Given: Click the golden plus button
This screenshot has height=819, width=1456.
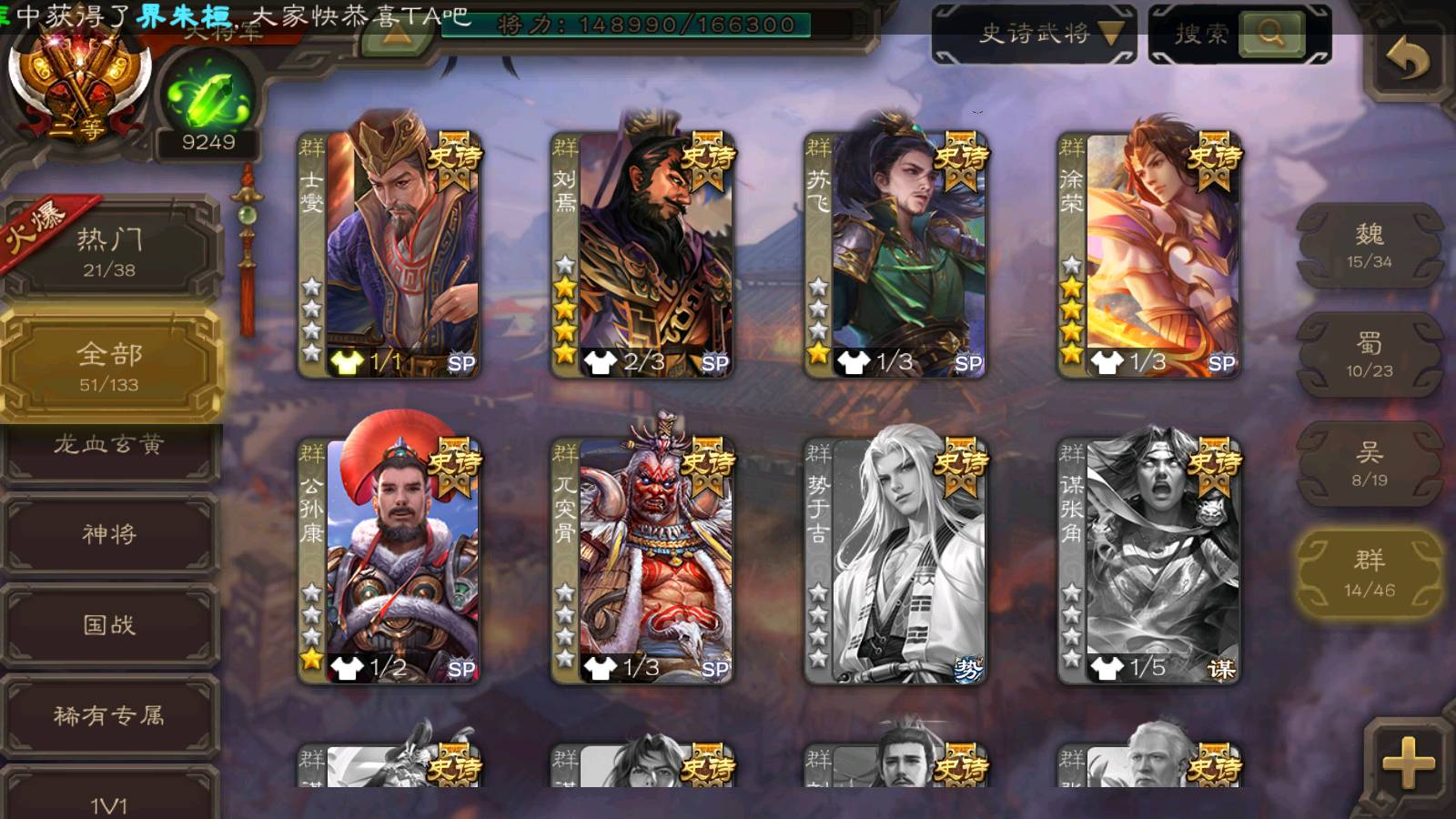Looking at the screenshot, I should click(x=1408, y=763).
